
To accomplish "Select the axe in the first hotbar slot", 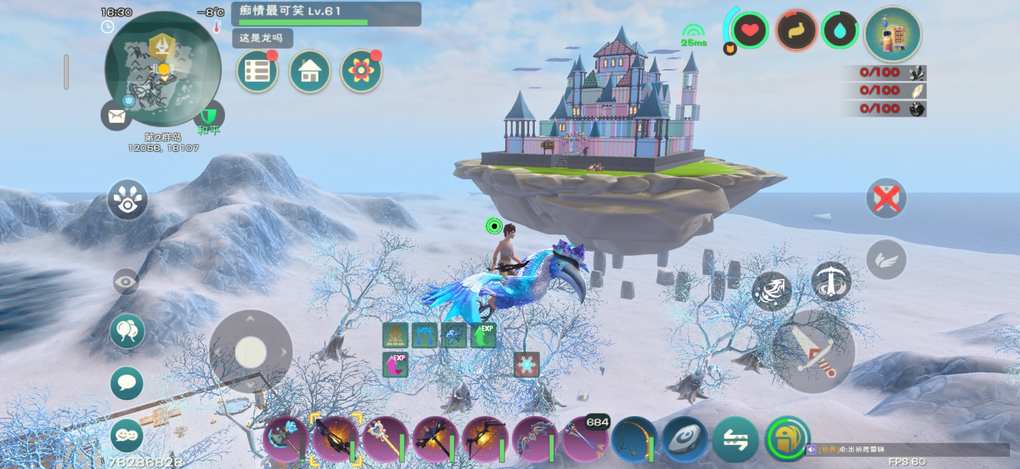I will pyautogui.click(x=285, y=438).
